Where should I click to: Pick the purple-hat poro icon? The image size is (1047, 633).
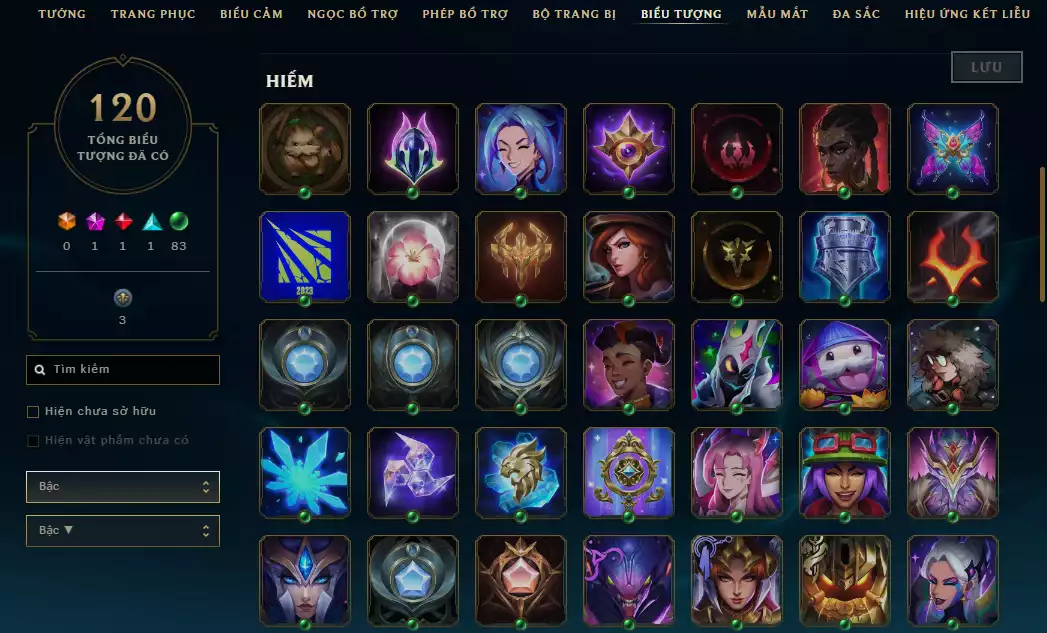pyautogui.click(x=845, y=364)
